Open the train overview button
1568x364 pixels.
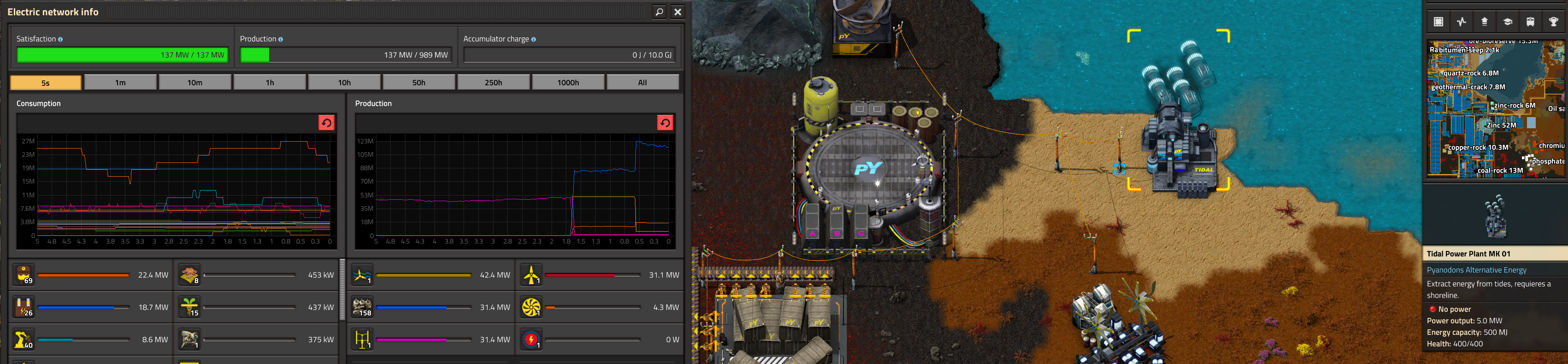(1530, 22)
